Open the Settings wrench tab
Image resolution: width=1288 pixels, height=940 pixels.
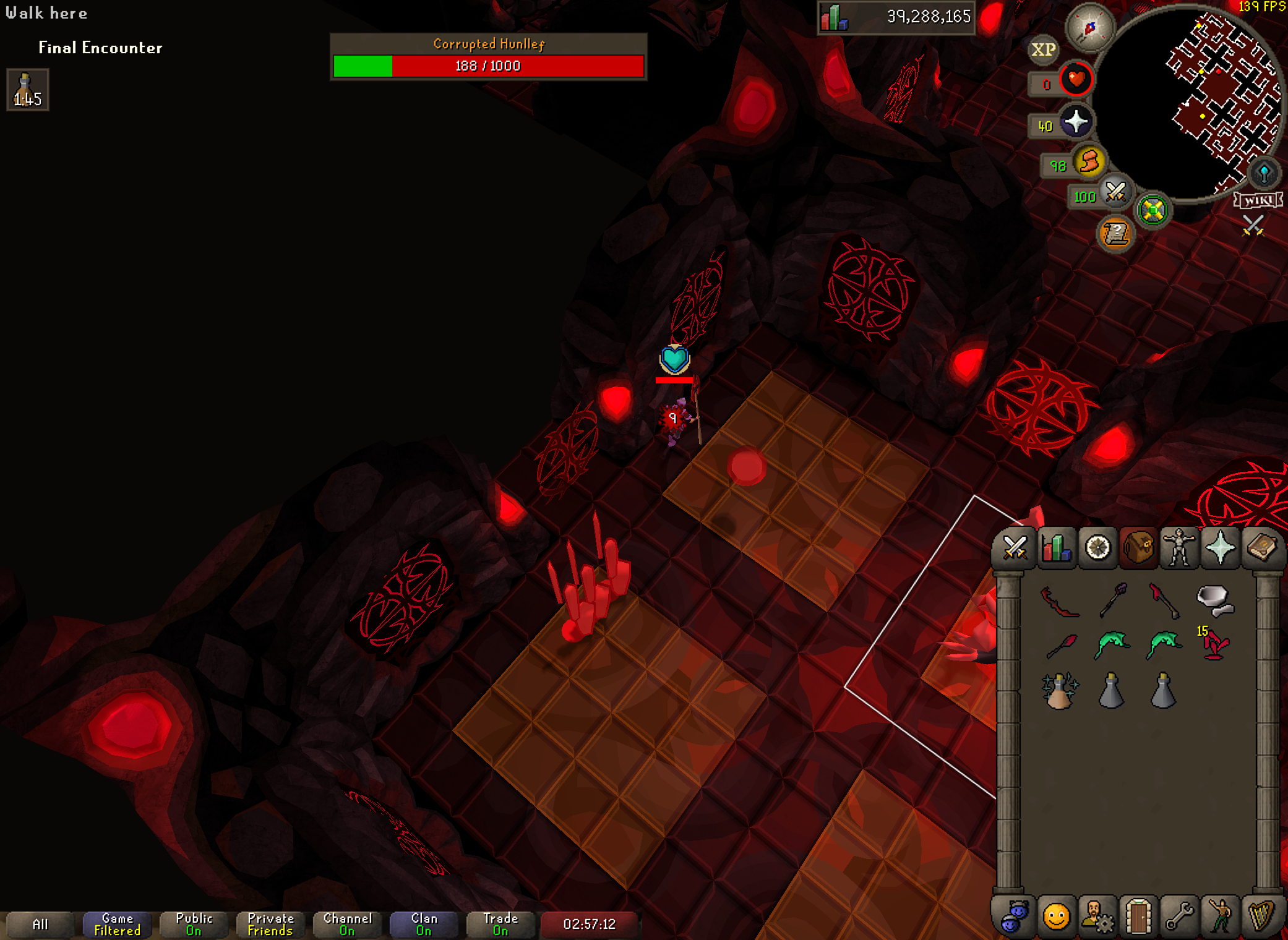pyautogui.click(x=1179, y=916)
